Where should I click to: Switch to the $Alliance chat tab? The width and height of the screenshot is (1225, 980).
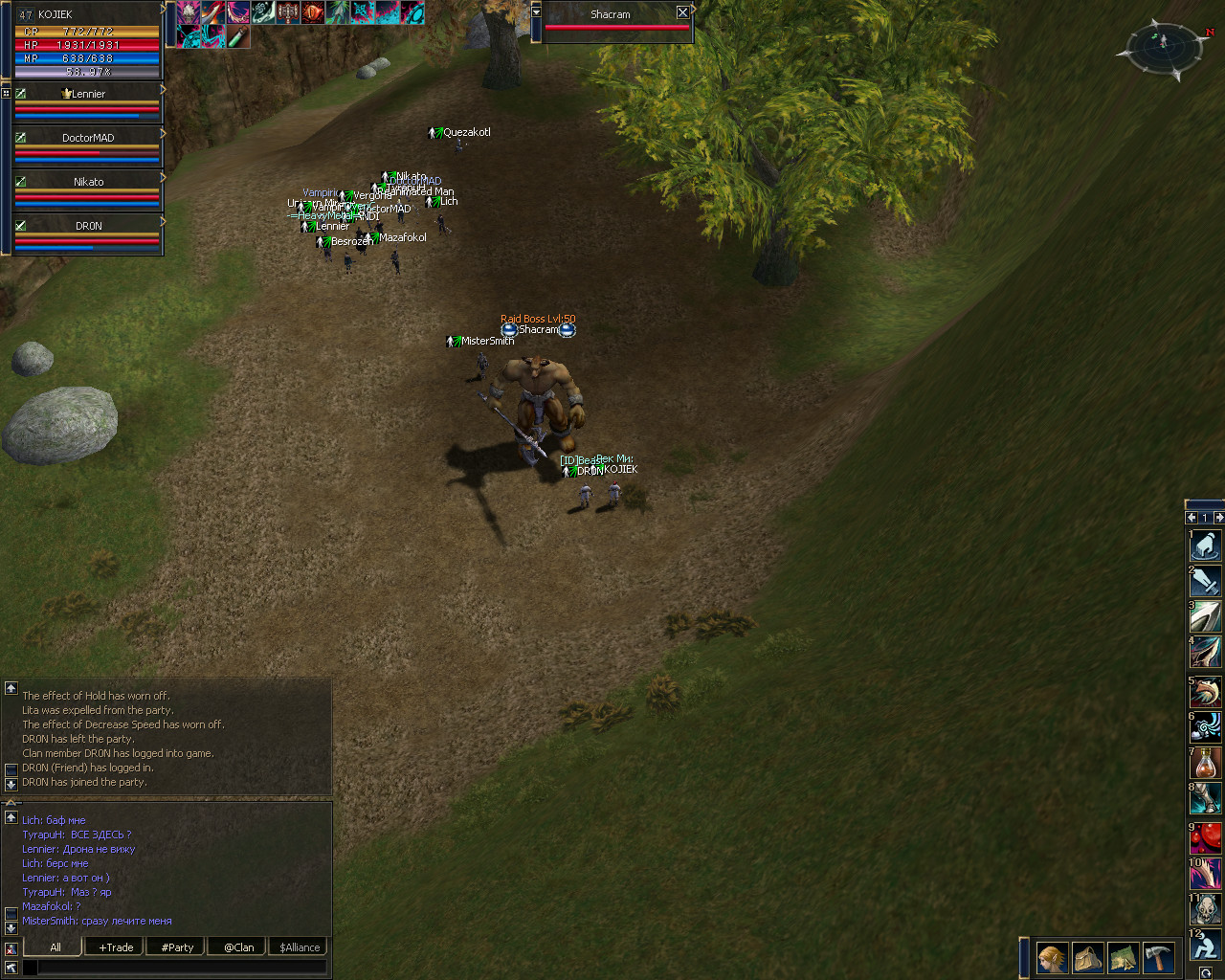tap(300, 947)
